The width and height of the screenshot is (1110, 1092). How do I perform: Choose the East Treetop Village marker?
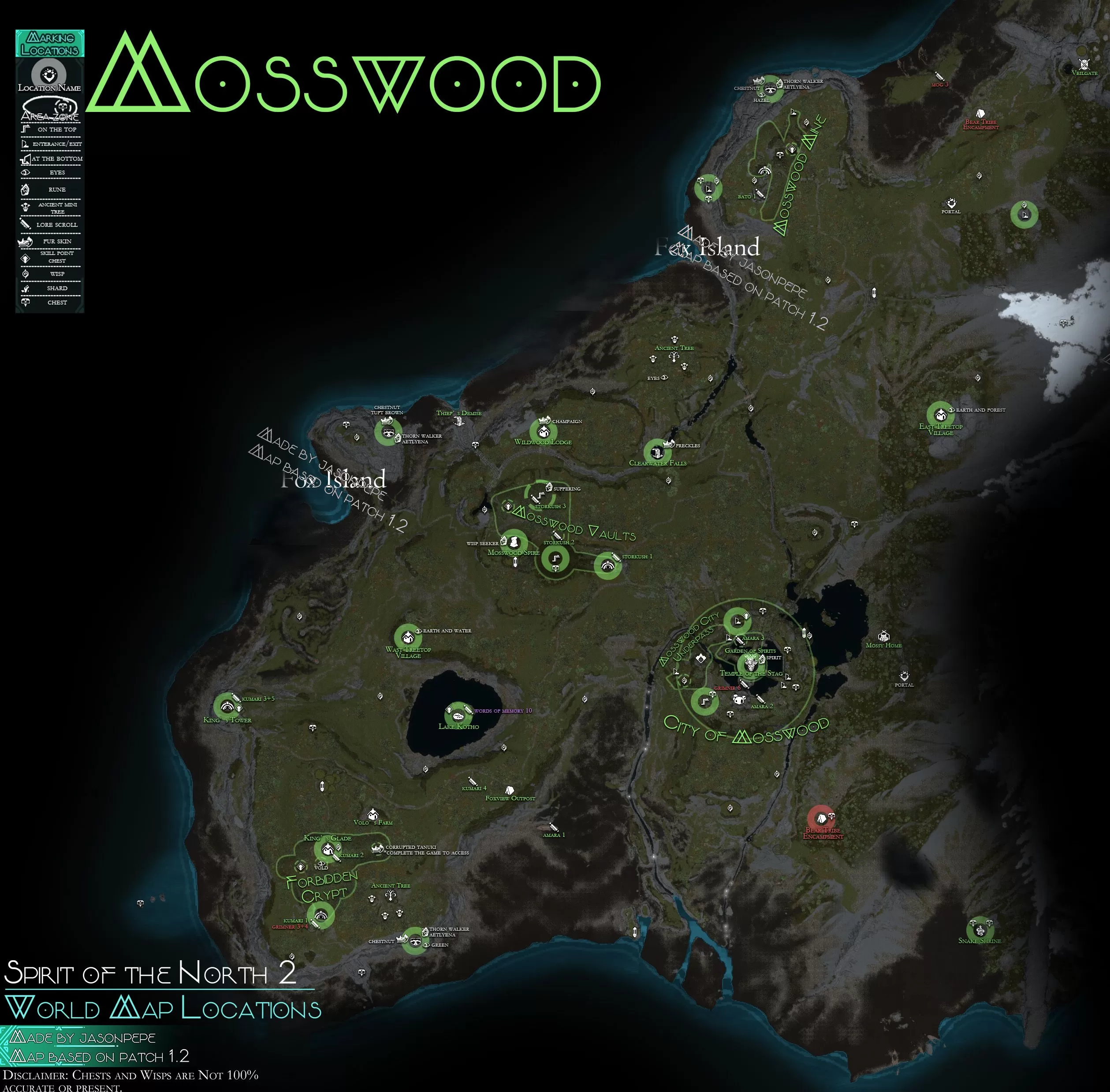point(940,414)
